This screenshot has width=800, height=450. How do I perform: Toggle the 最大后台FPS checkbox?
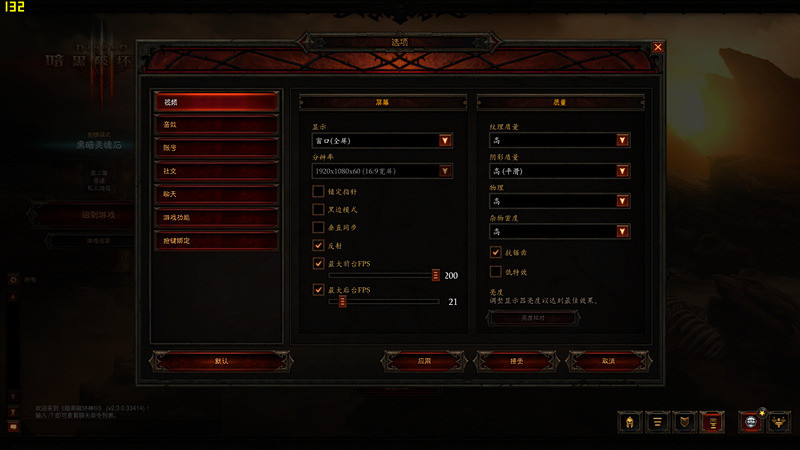tap(318, 290)
